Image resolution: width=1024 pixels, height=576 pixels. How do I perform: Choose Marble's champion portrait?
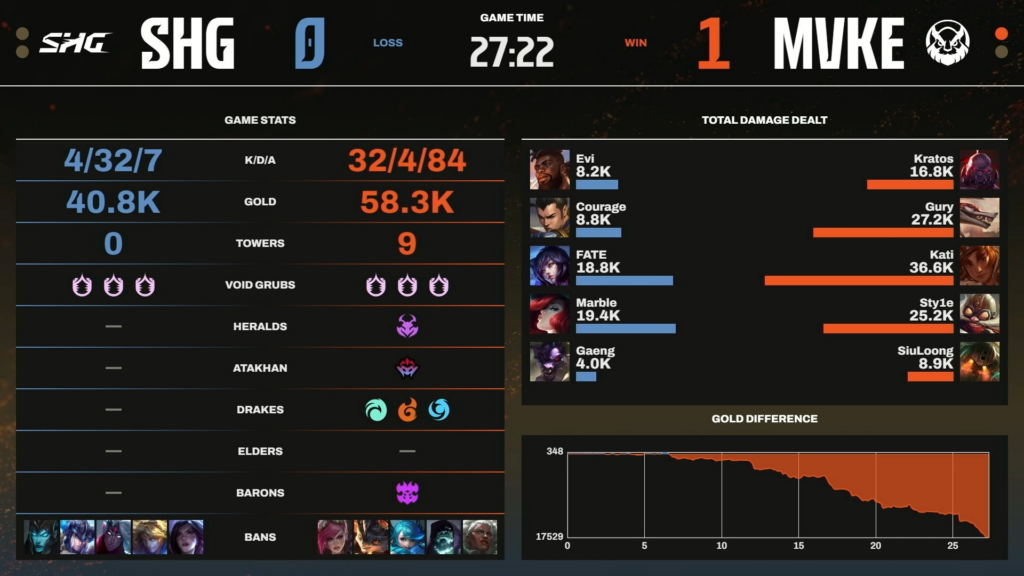pyautogui.click(x=549, y=313)
